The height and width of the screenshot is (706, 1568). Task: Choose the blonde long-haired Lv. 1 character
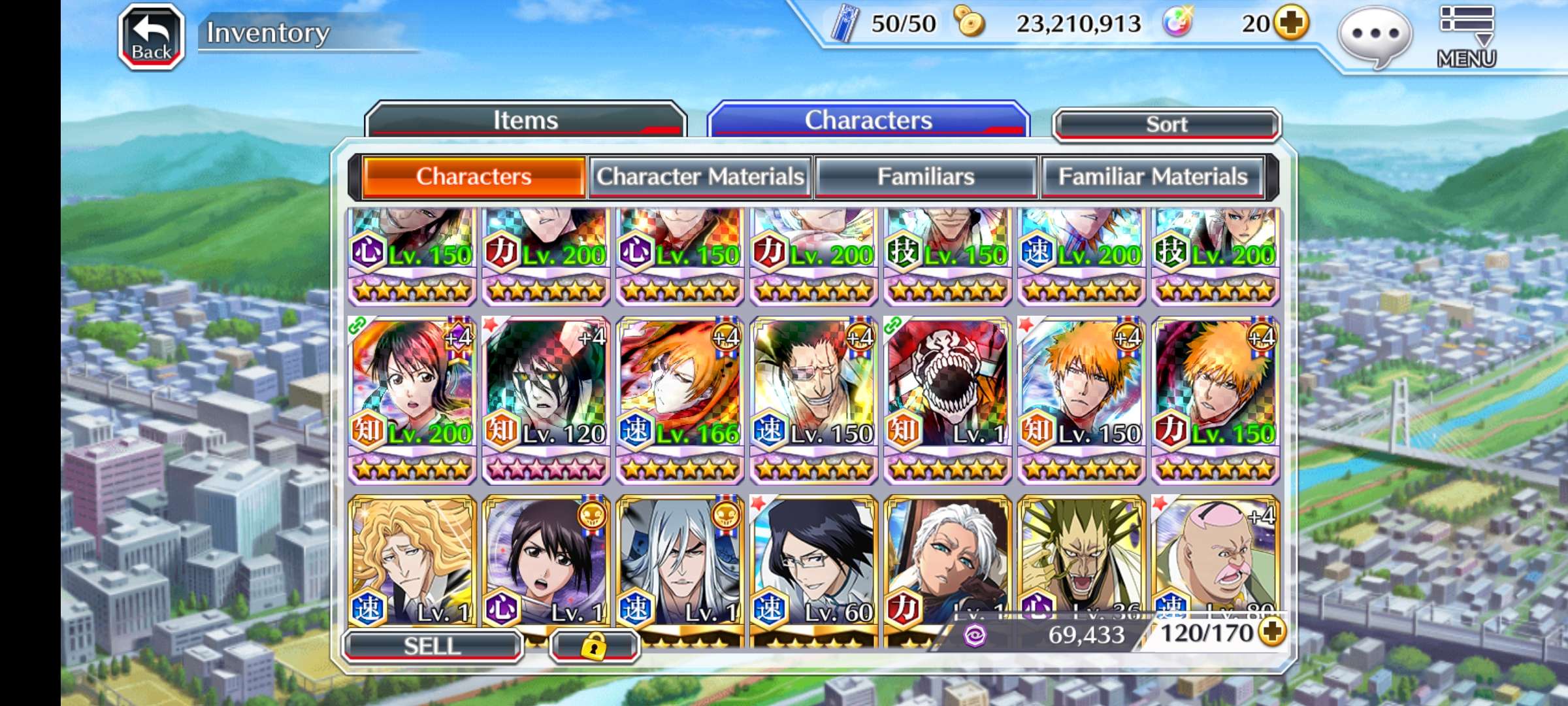point(412,561)
